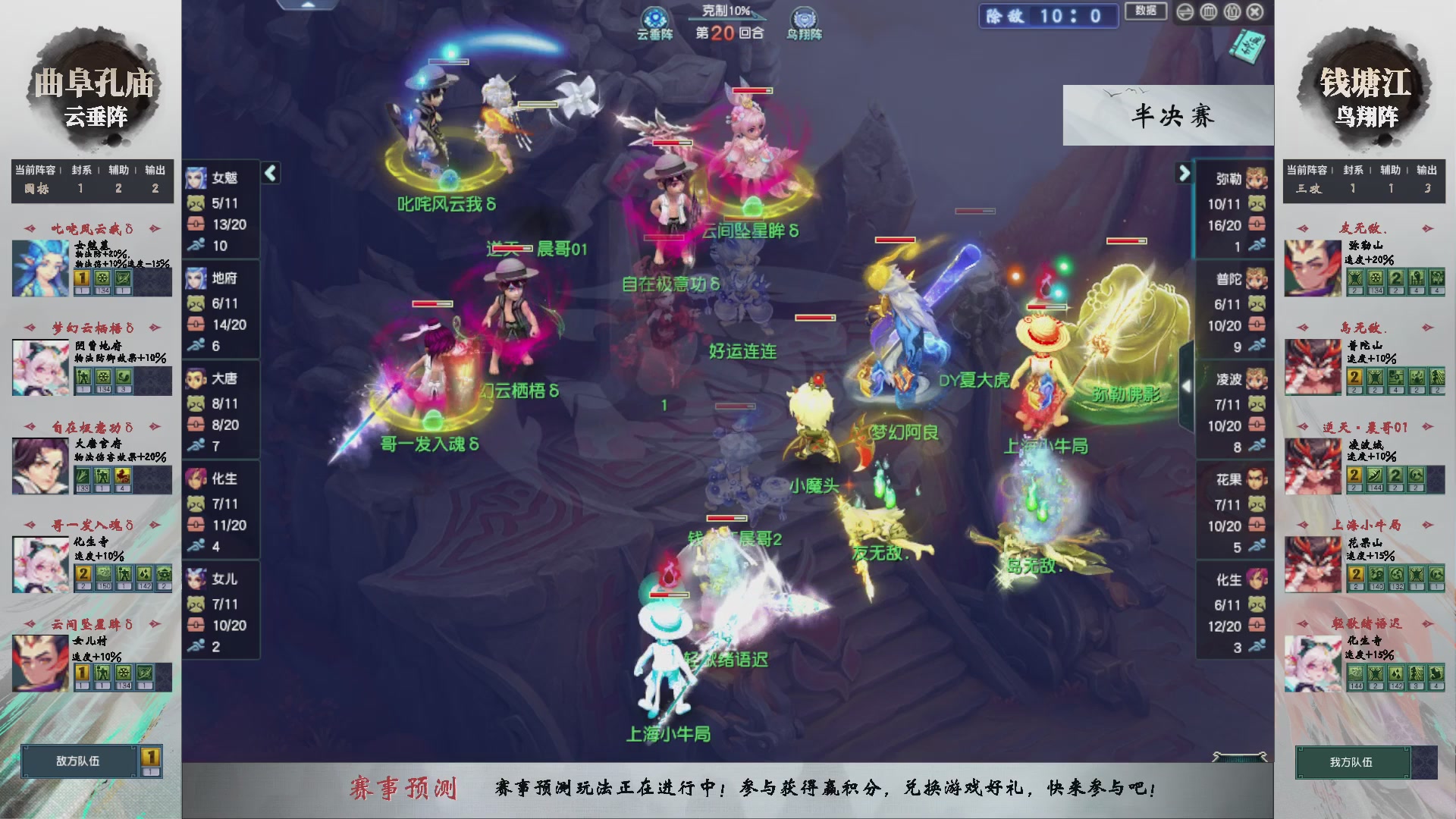Select the 女魃 character portrait in left panel
This screenshot has height=819, width=1456.
[196, 177]
